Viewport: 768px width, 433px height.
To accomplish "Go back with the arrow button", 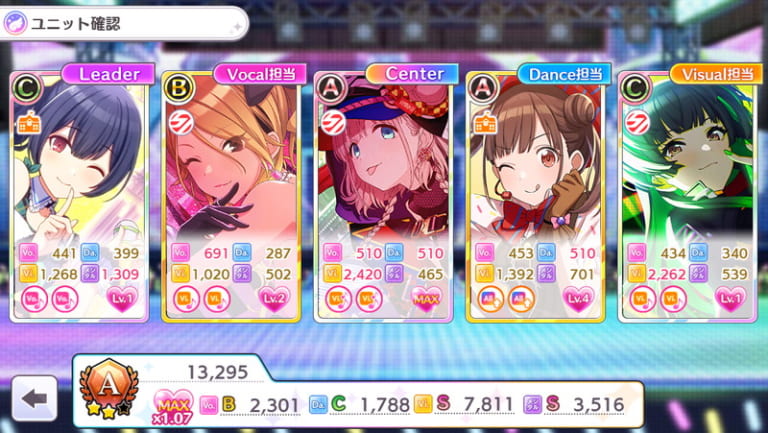I will pos(35,398).
